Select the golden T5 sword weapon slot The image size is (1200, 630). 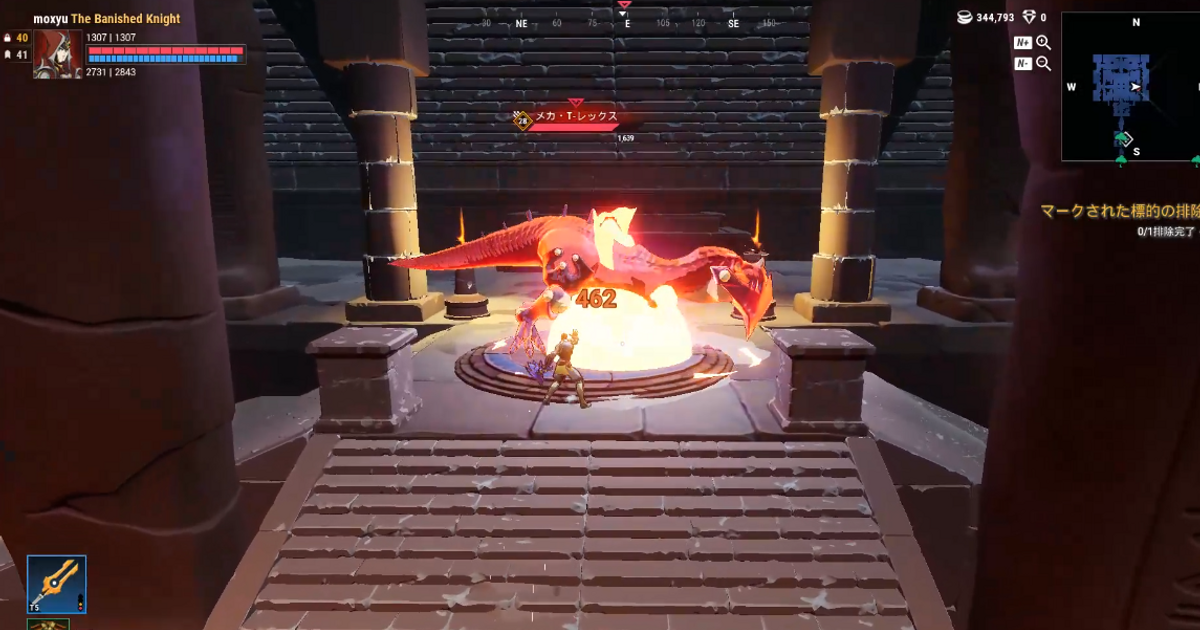pos(56,584)
